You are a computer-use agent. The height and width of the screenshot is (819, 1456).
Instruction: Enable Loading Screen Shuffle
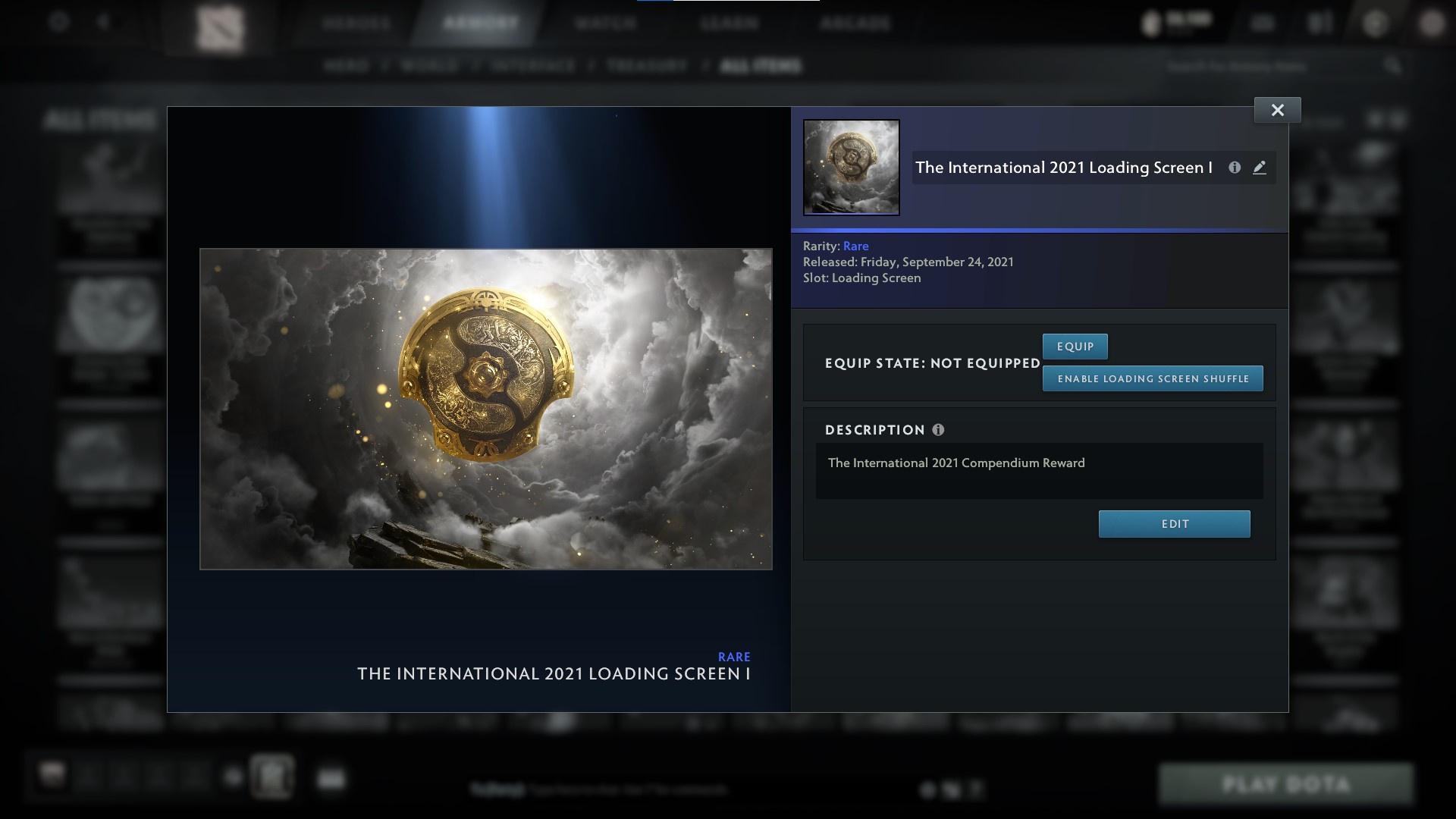coord(1153,378)
